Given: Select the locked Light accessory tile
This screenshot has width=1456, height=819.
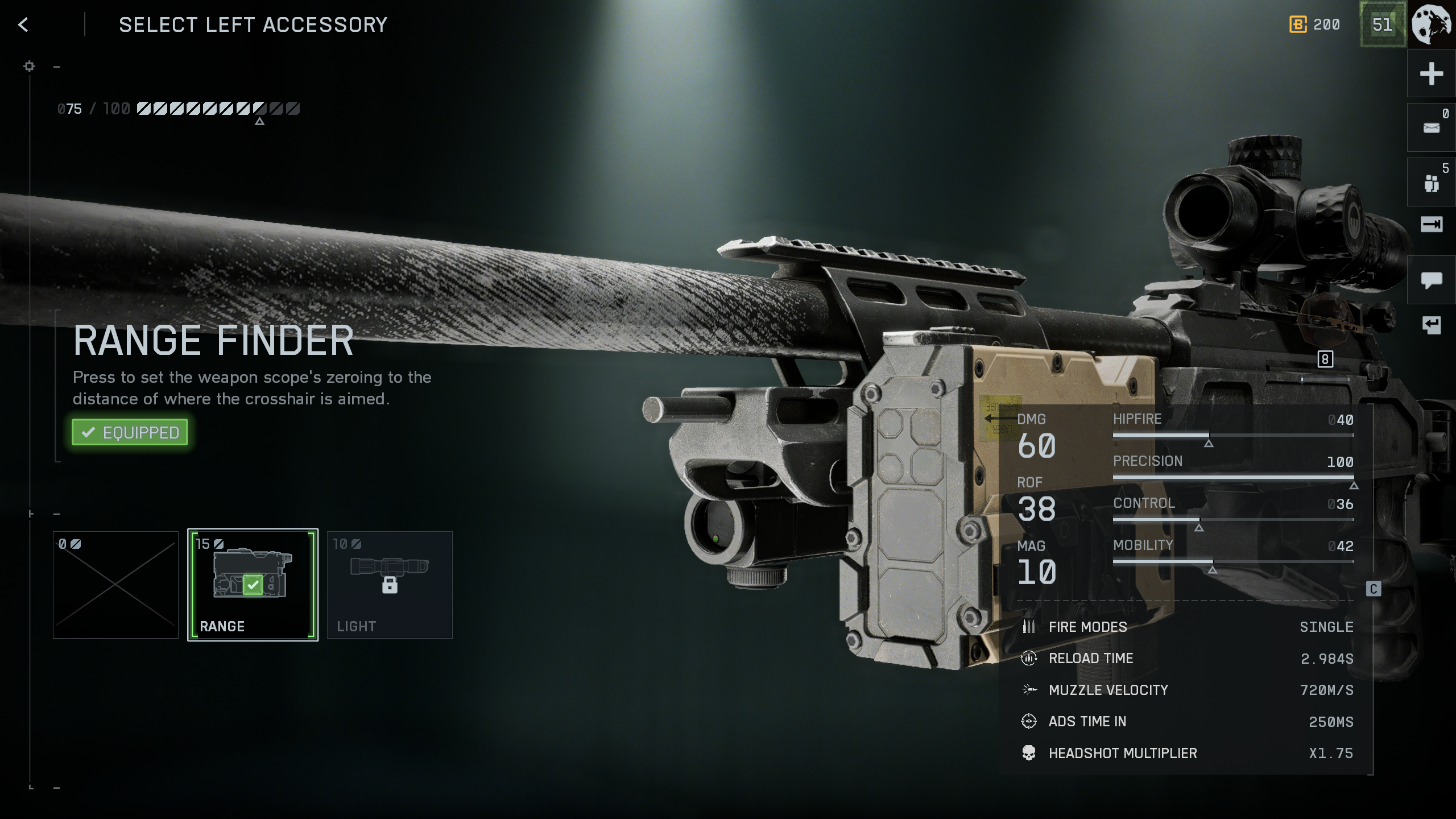Looking at the screenshot, I should (x=390, y=585).
